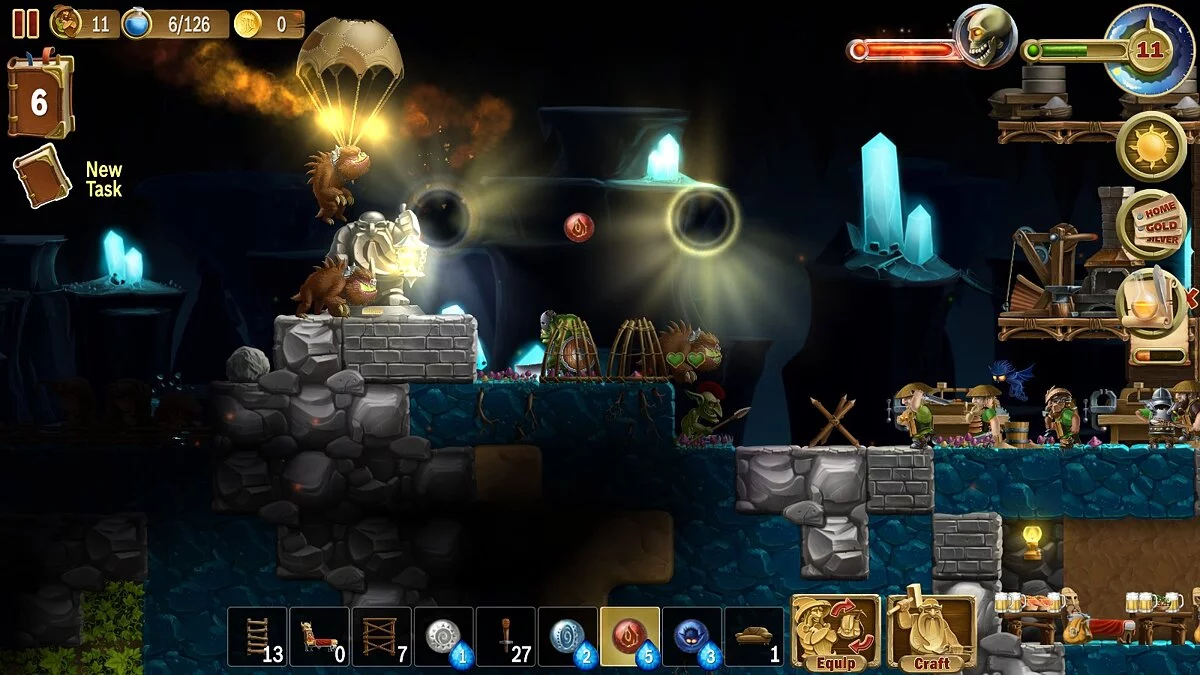This screenshot has height=675, width=1200.
Task: Select the torch slot with 27
Action: 505,636
